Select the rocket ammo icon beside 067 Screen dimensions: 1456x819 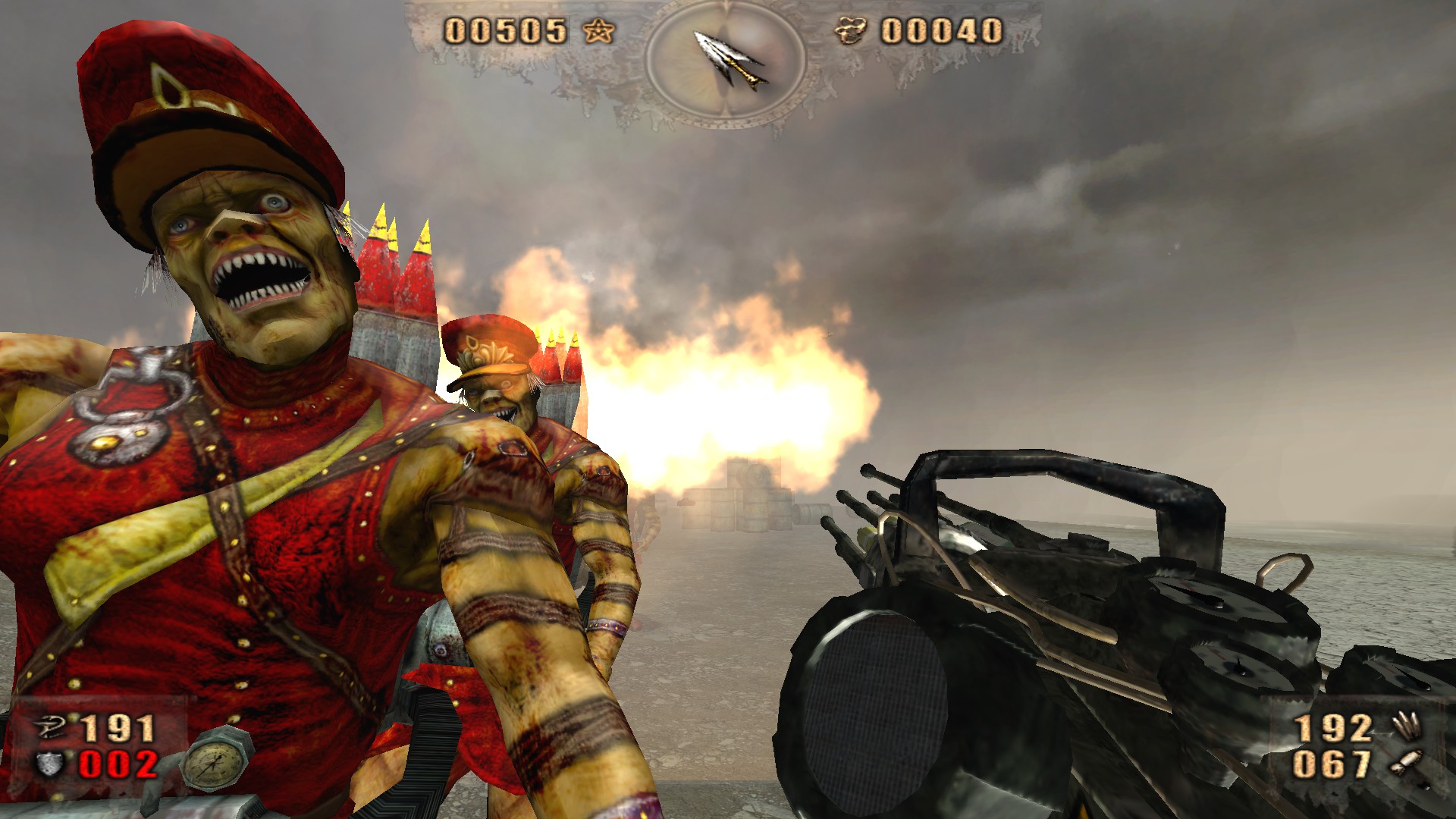pos(1405,762)
